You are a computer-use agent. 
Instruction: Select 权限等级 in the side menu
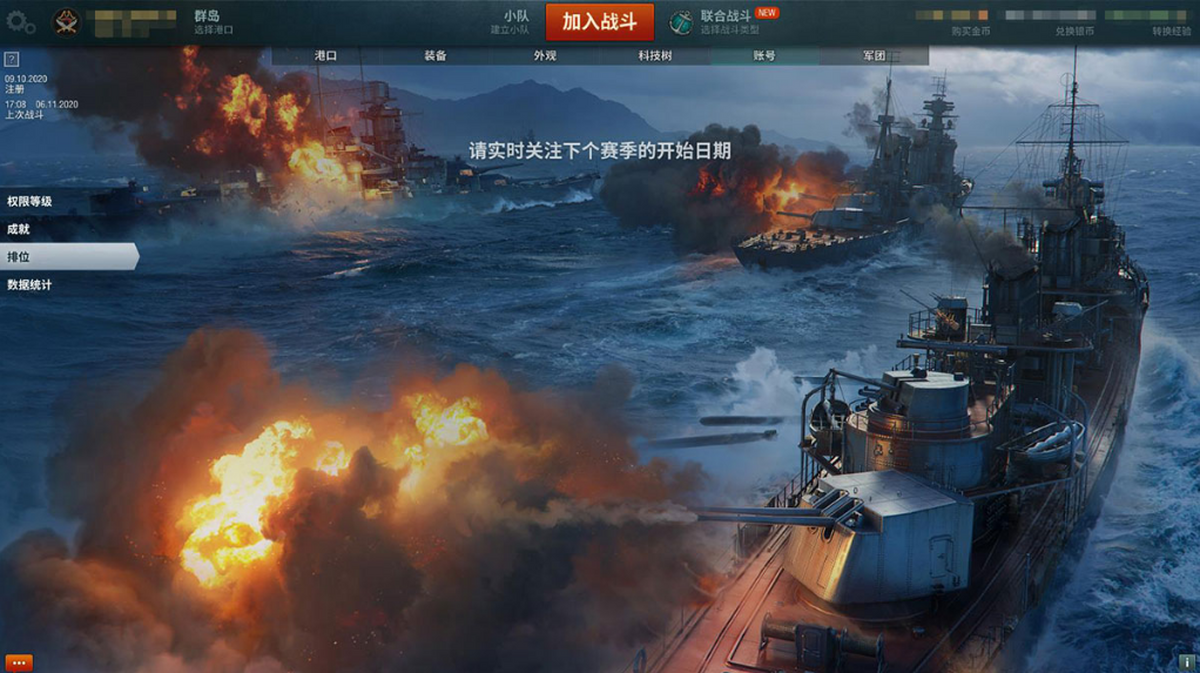pyautogui.click(x=30, y=201)
